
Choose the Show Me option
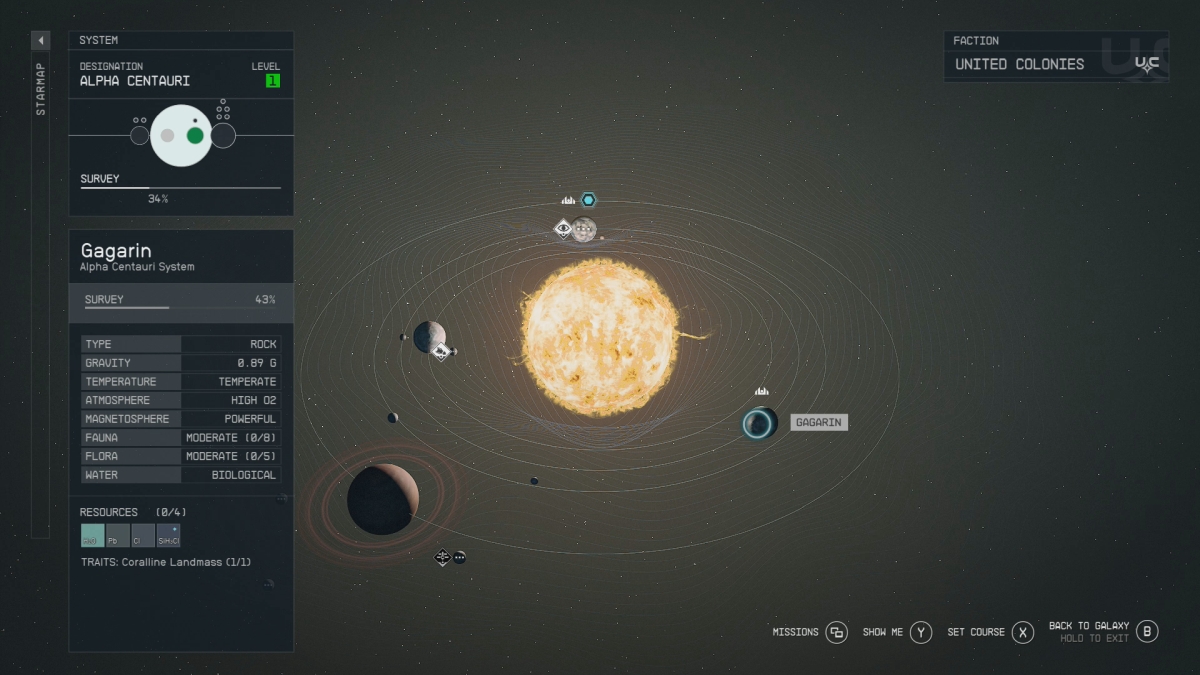(x=921, y=632)
